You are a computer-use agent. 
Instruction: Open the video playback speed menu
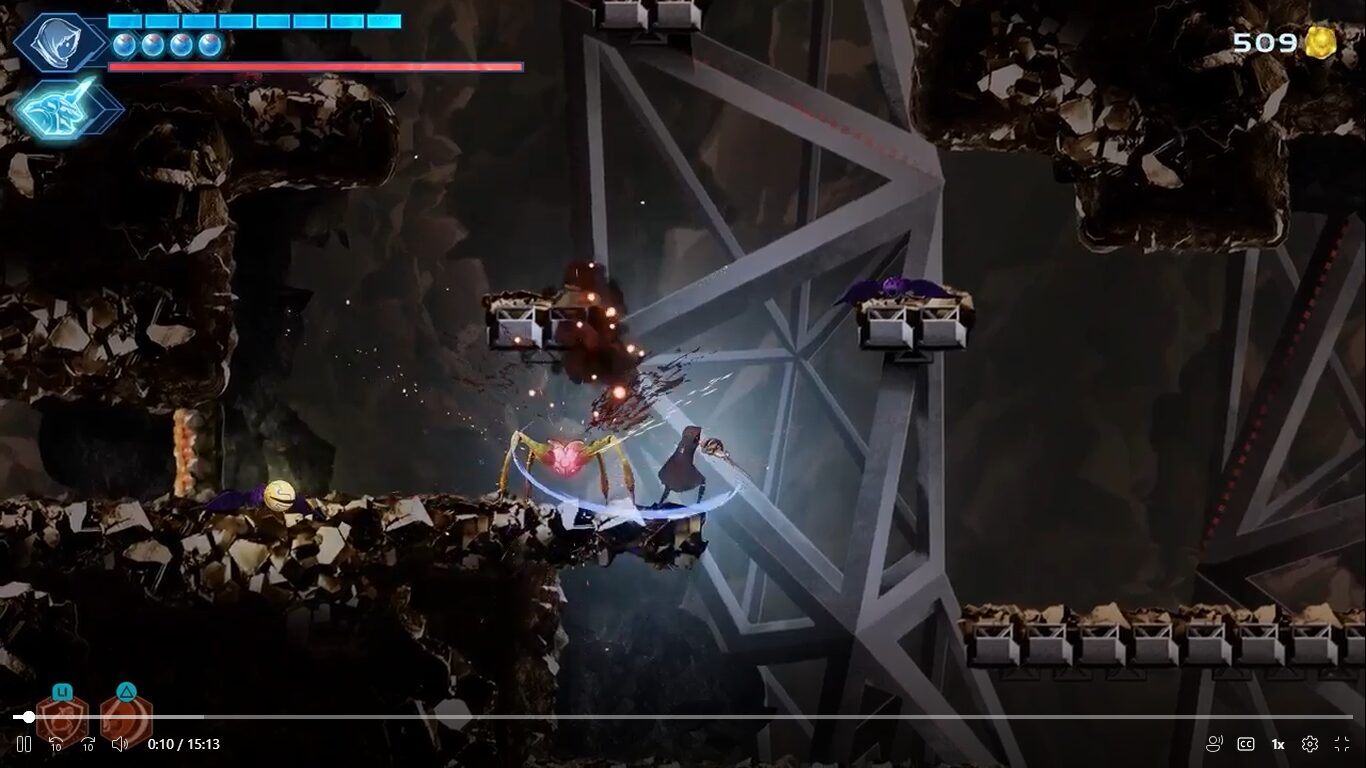point(1278,744)
